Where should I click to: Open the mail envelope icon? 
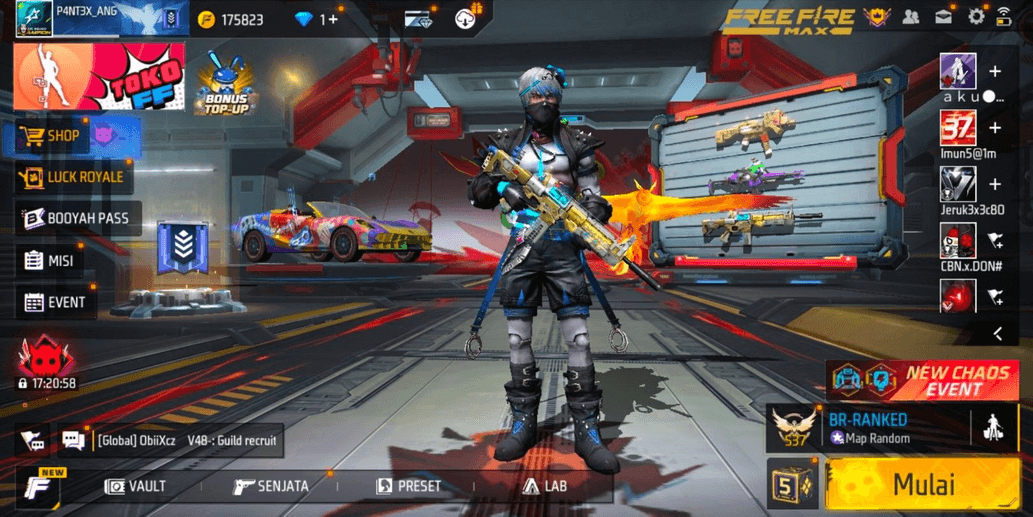[x=944, y=17]
